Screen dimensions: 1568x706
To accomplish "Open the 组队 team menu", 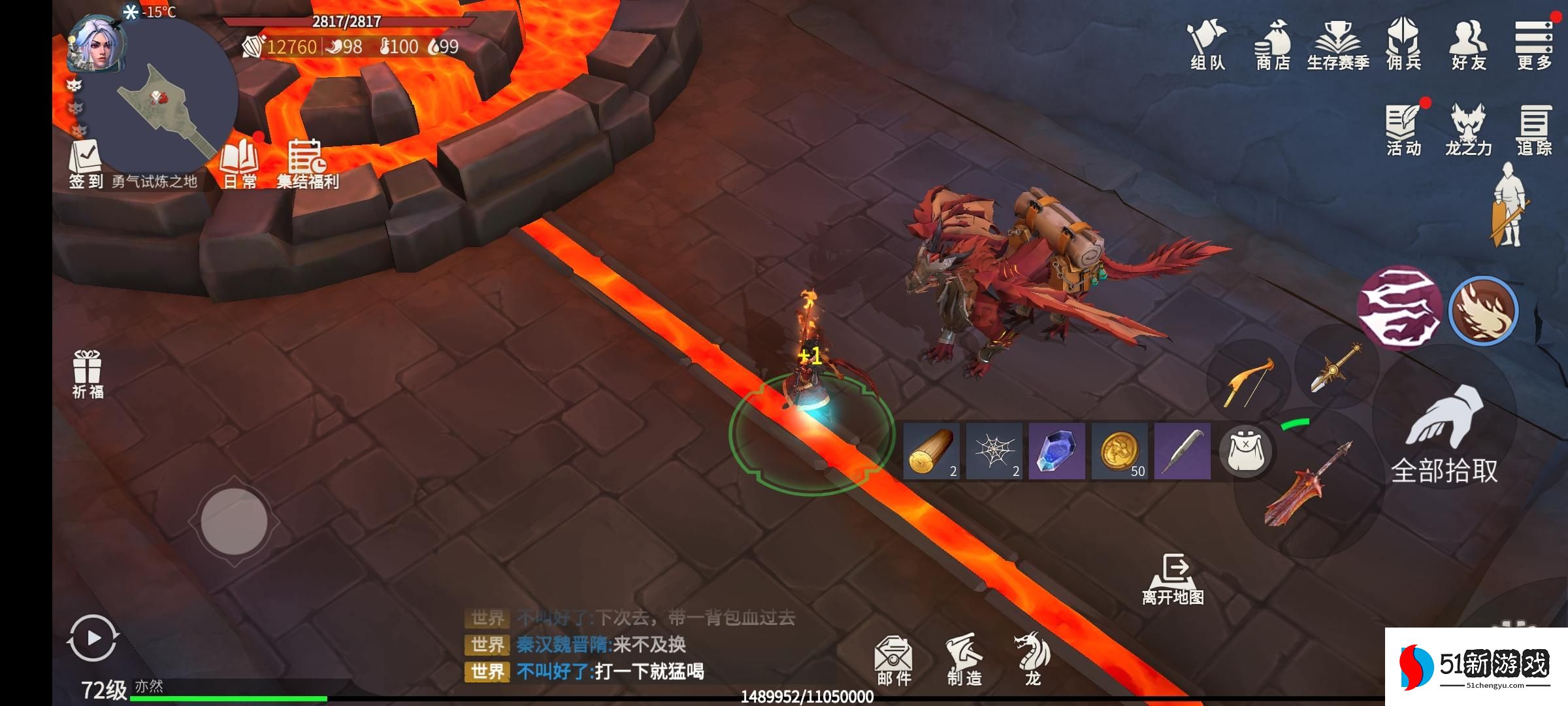I will (x=1207, y=44).
